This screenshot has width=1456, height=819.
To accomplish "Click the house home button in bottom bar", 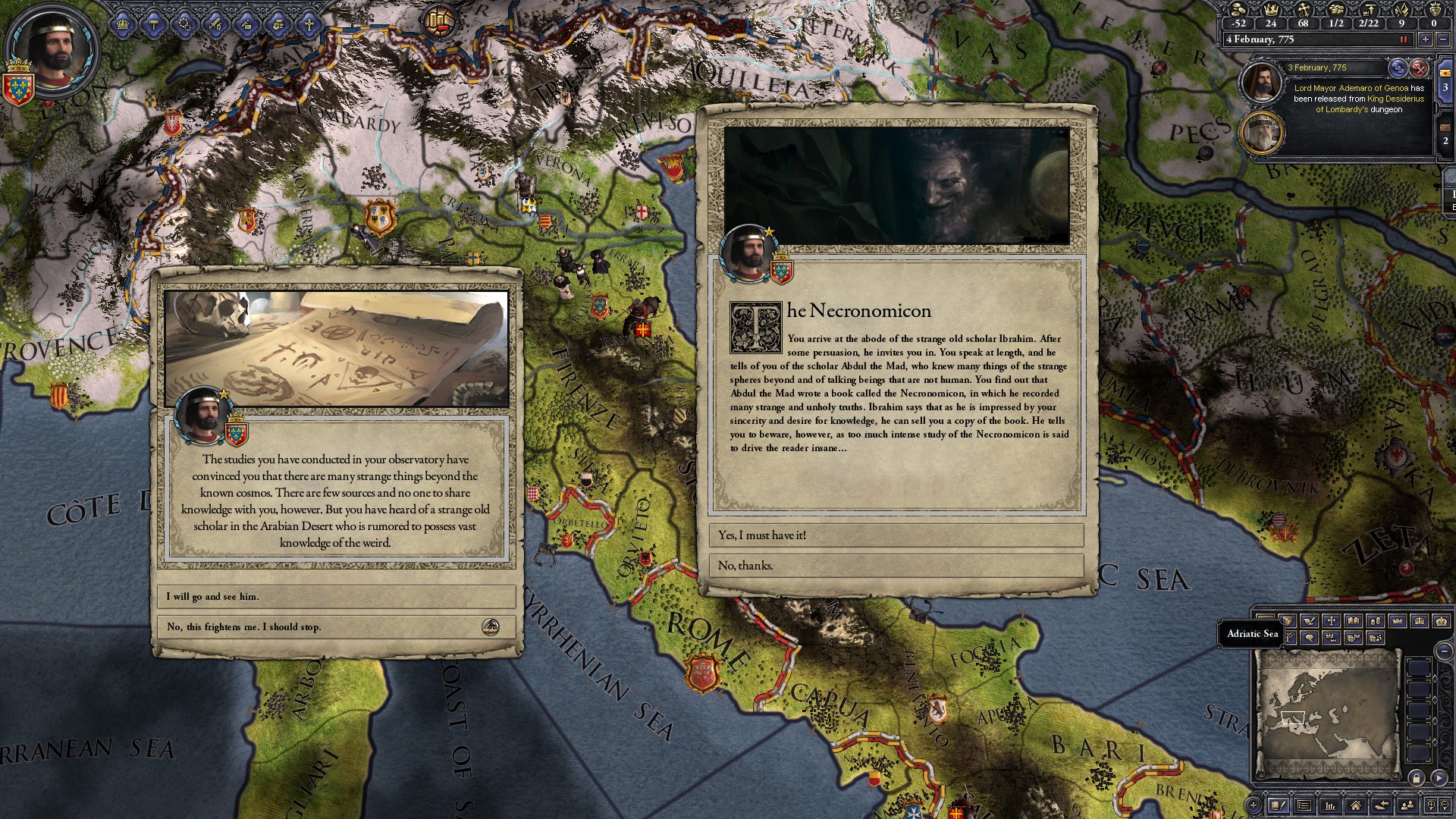I will [x=1355, y=805].
